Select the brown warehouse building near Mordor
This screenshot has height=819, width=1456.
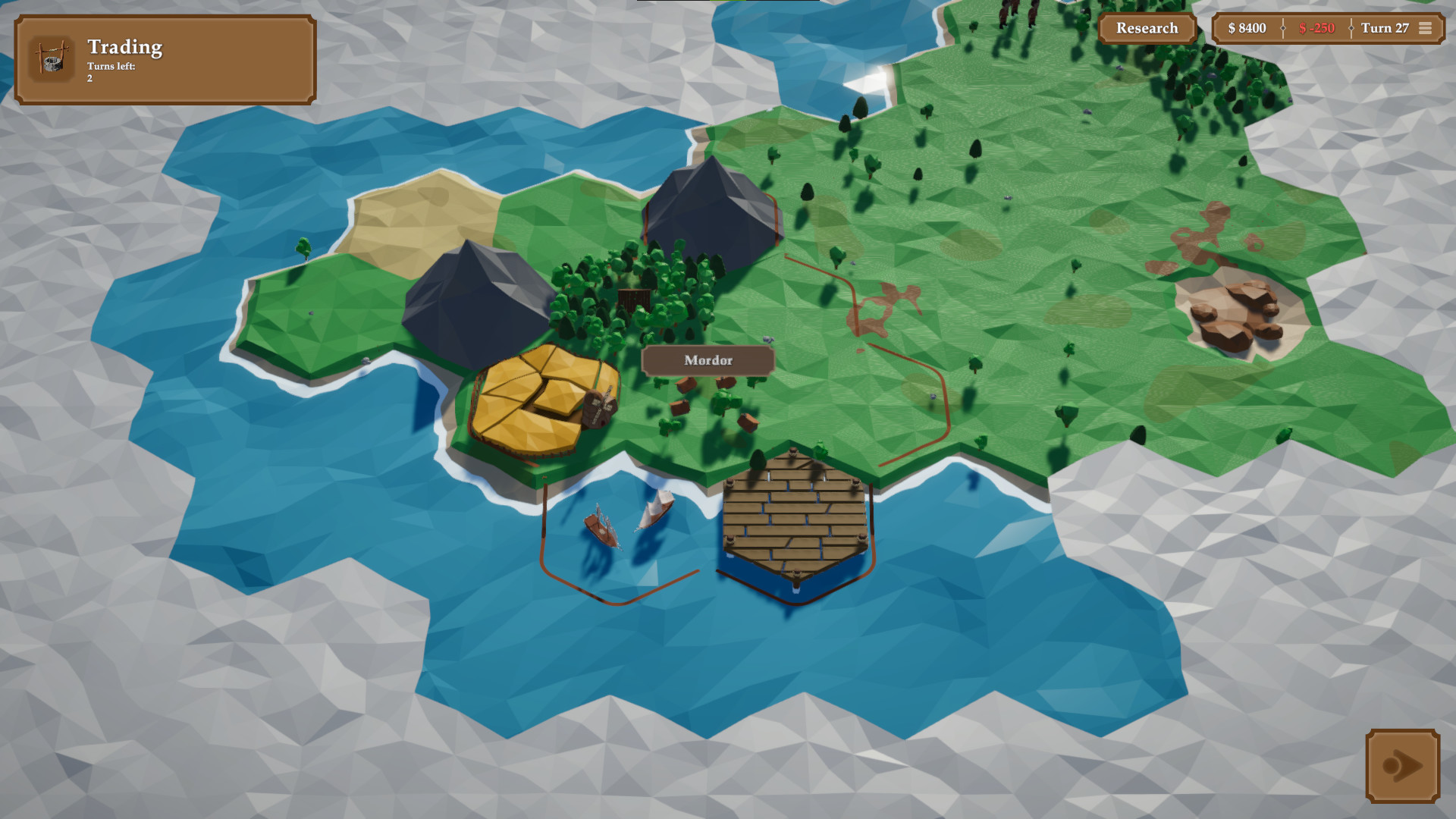coord(599,409)
